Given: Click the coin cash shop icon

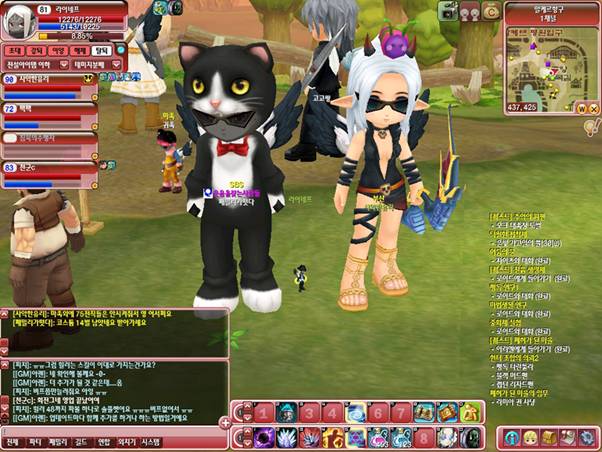Looking at the screenshot, I should click(491, 11).
